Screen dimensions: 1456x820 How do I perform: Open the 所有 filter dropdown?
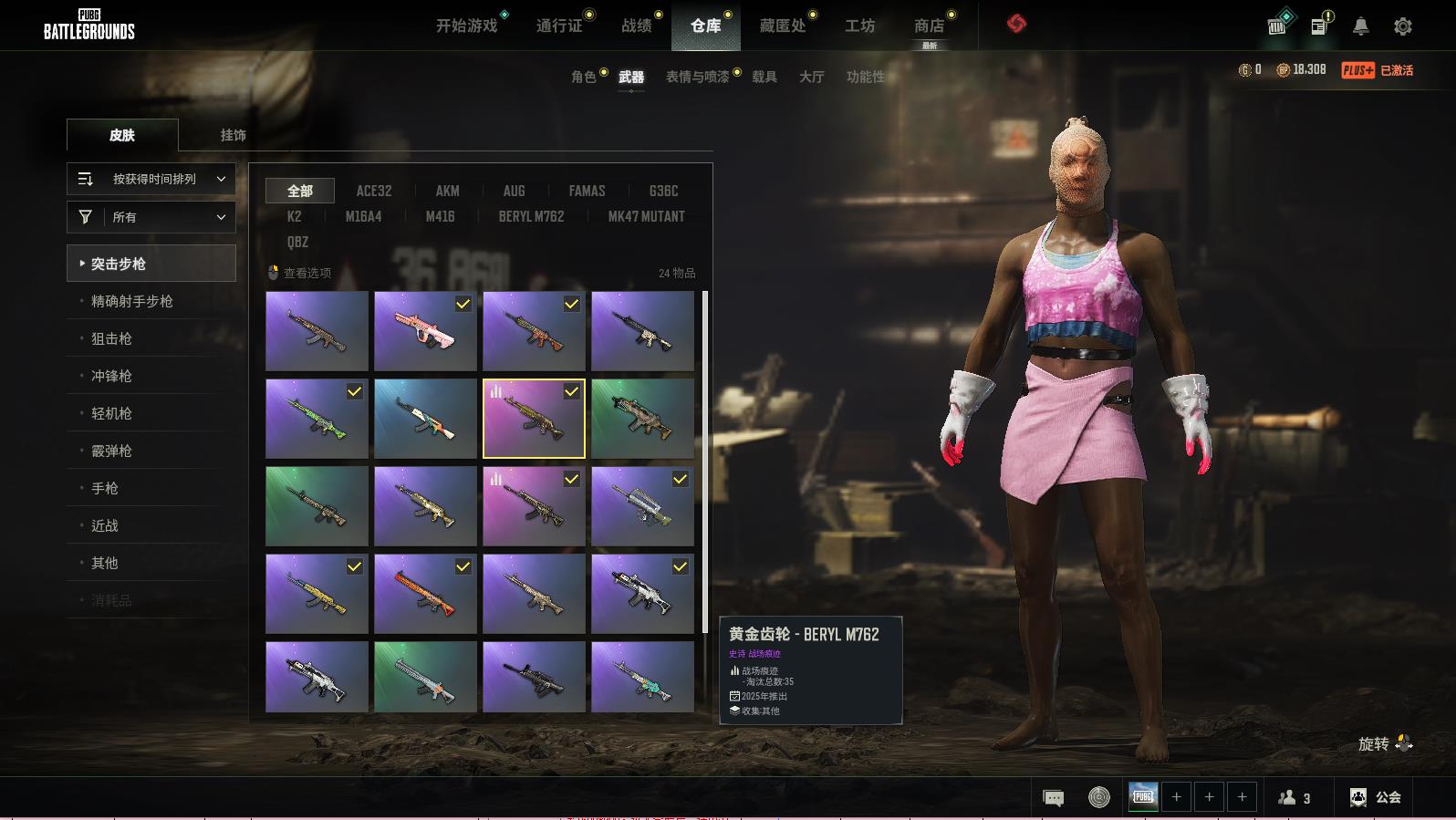point(151,217)
